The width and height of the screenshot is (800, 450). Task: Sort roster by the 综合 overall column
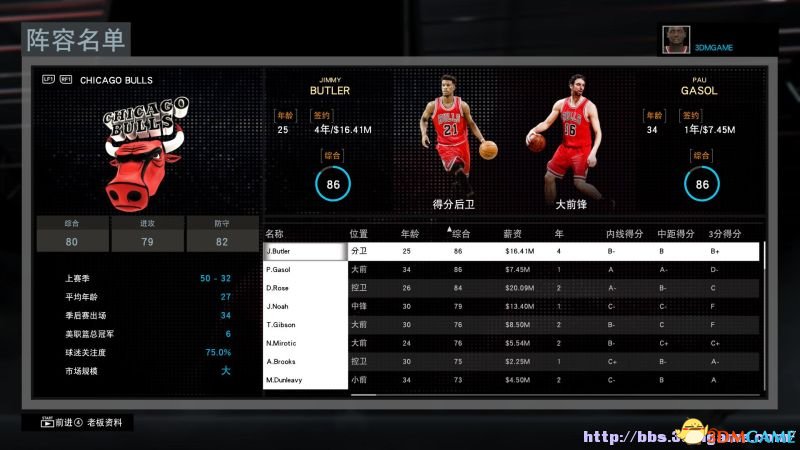[x=461, y=233]
